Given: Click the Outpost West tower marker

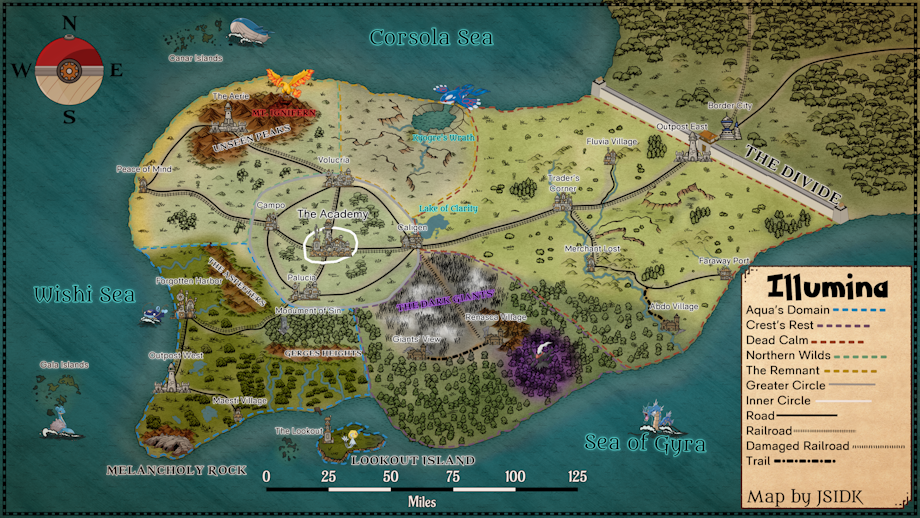Looking at the screenshot, I should (174, 376).
